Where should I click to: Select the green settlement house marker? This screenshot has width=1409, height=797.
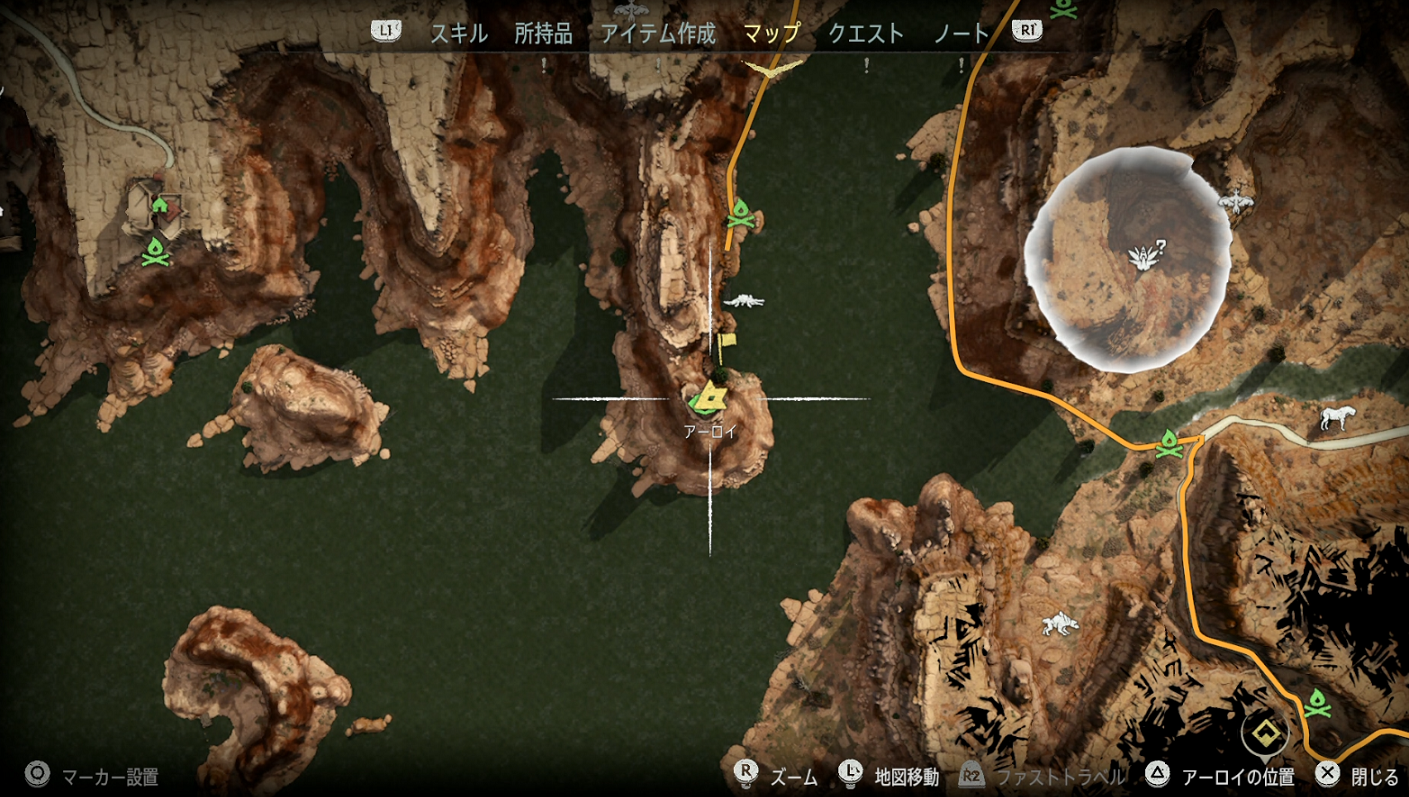[158, 206]
